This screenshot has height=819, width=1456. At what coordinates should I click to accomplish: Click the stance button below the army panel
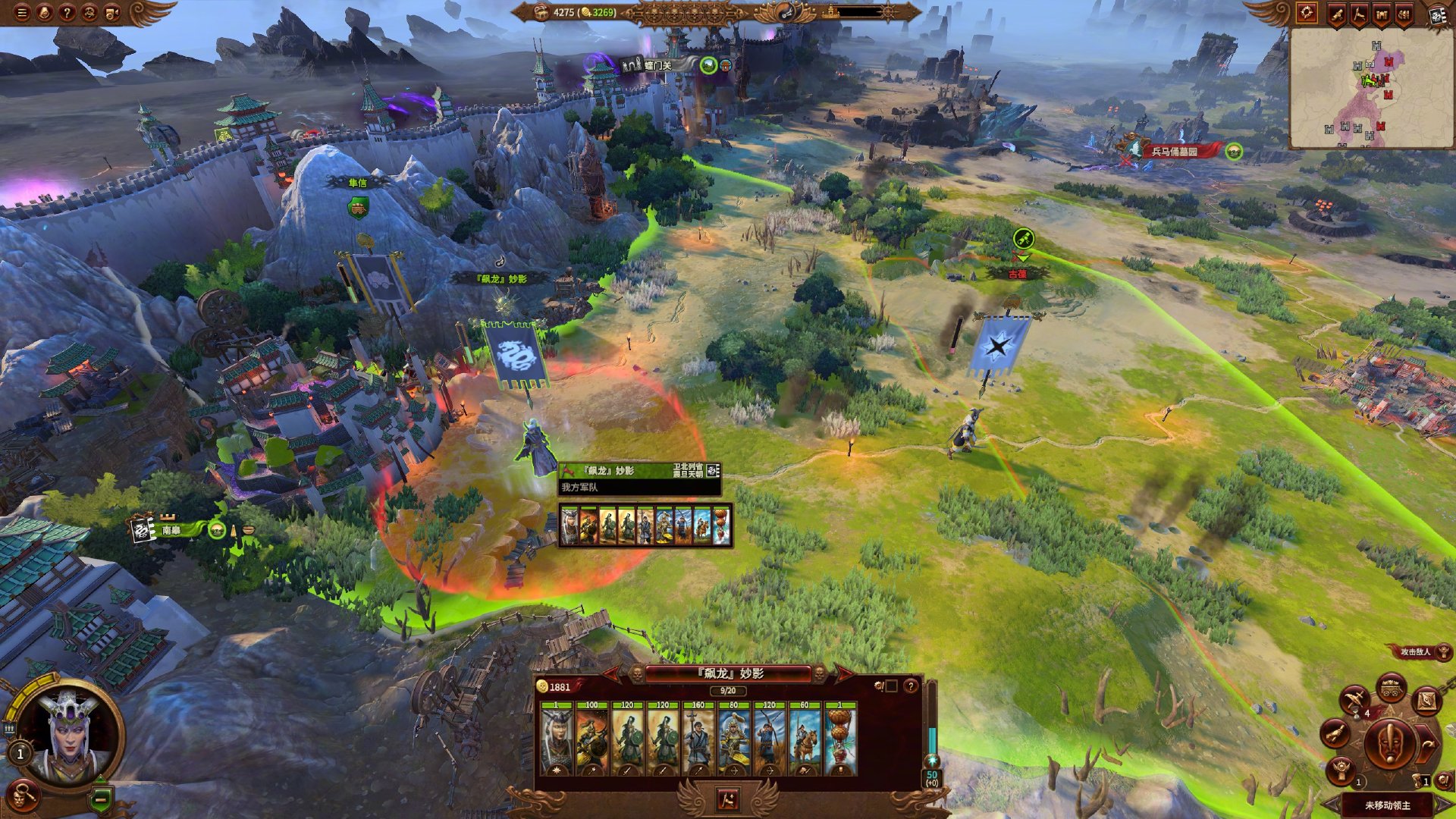727,799
